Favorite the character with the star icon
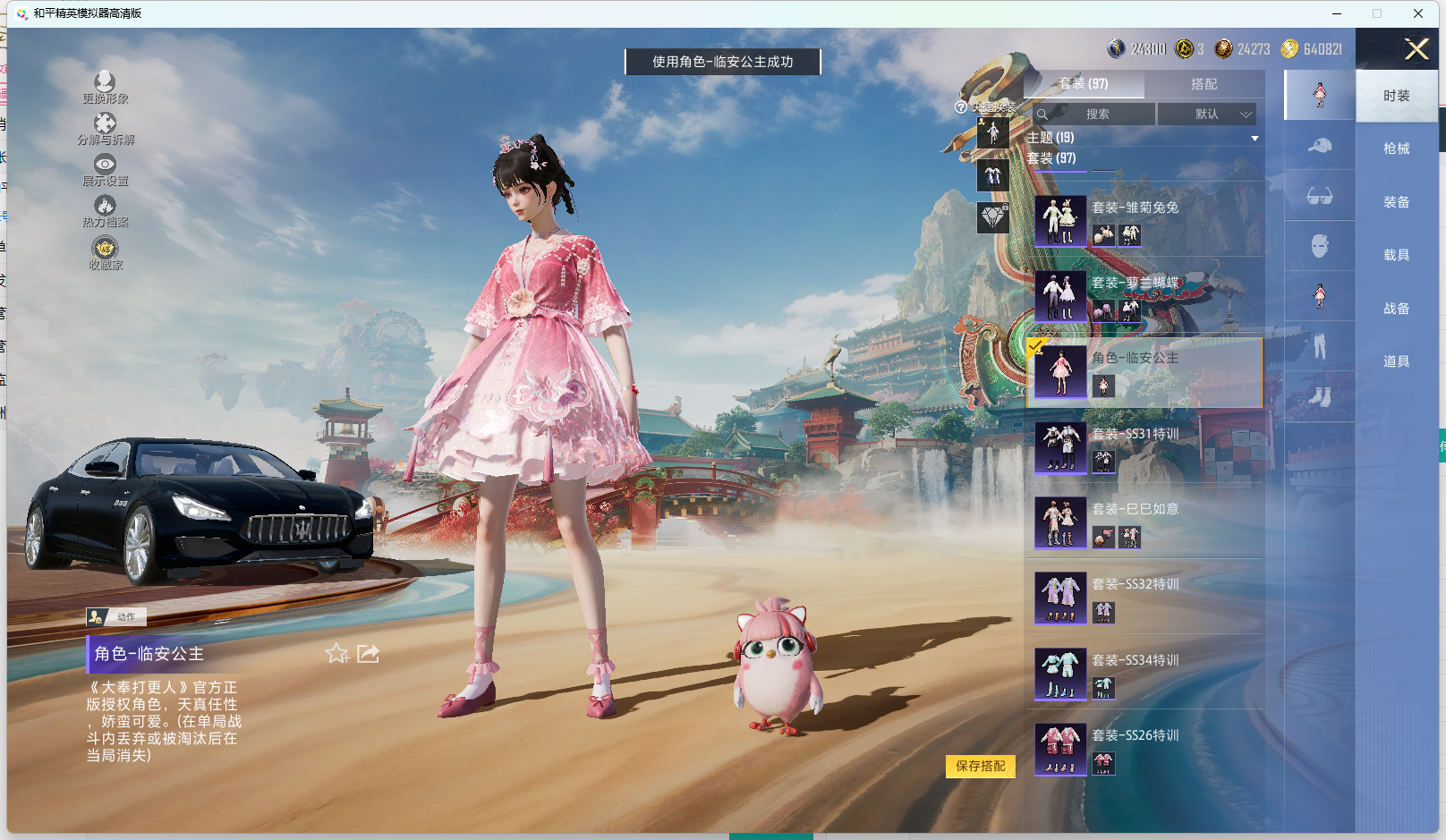This screenshot has height=840, width=1446. click(x=336, y=654)
